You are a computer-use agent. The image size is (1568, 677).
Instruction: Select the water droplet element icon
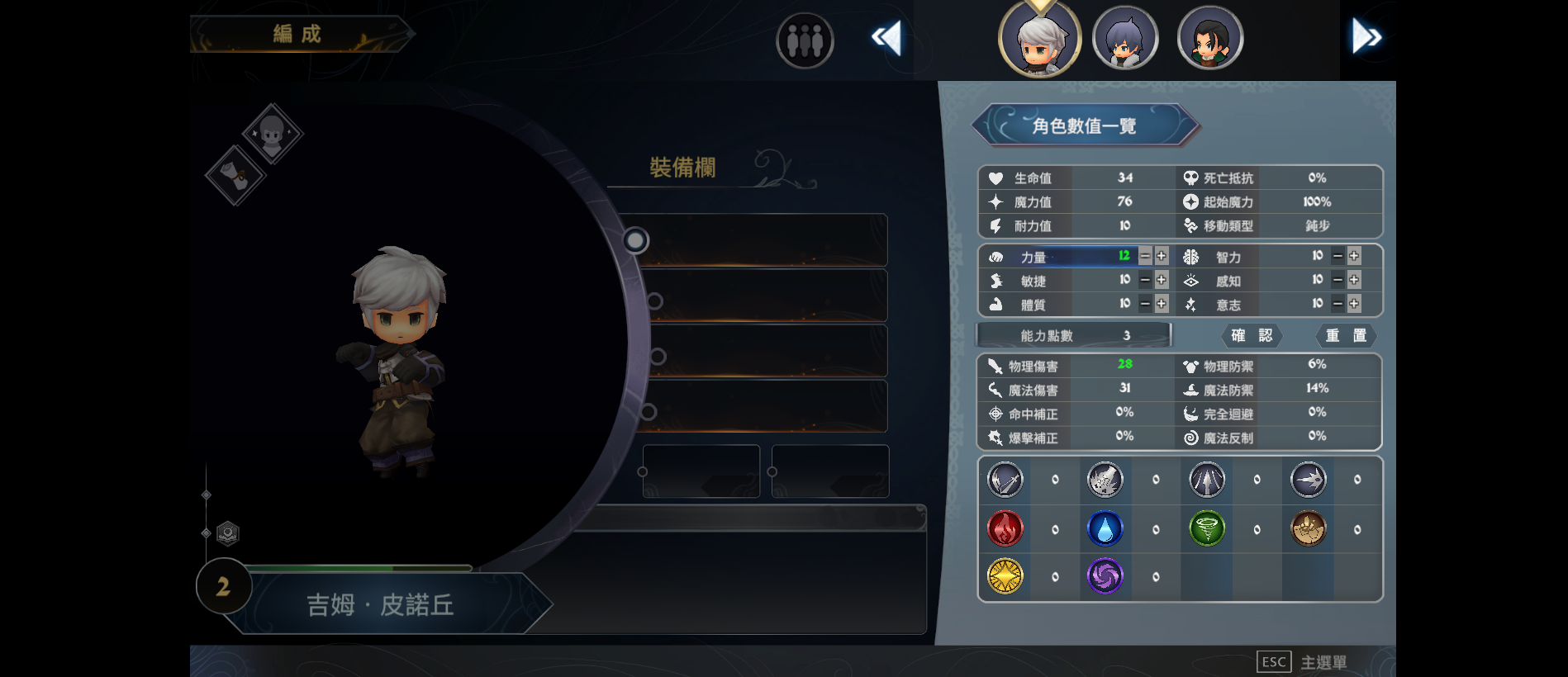click(1105, 529)
